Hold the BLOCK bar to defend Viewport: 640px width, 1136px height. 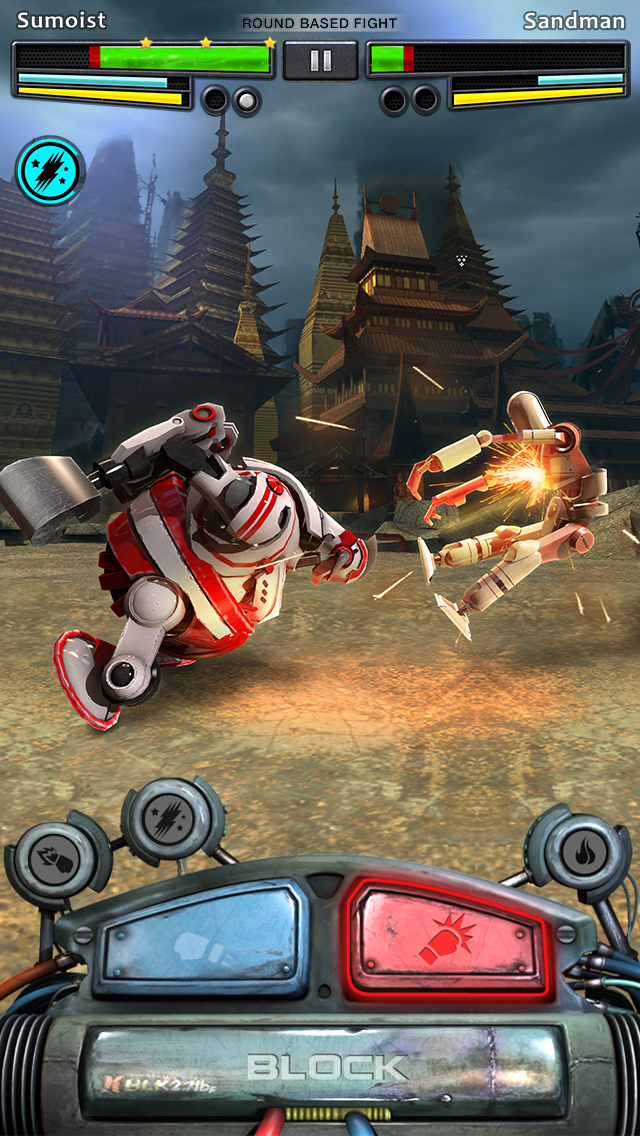(326, 1065)
